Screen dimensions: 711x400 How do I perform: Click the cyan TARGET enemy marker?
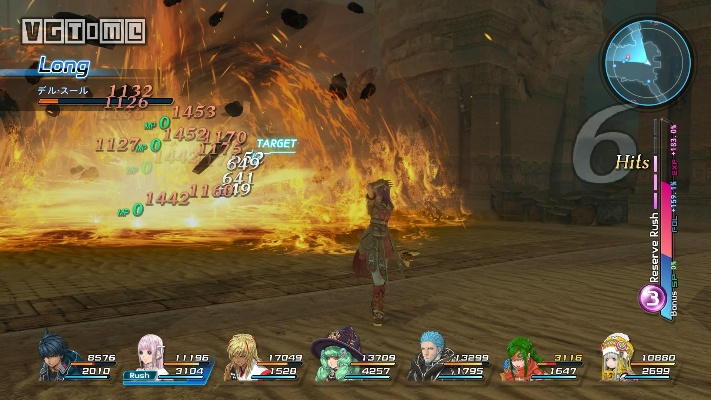point(276,144)
